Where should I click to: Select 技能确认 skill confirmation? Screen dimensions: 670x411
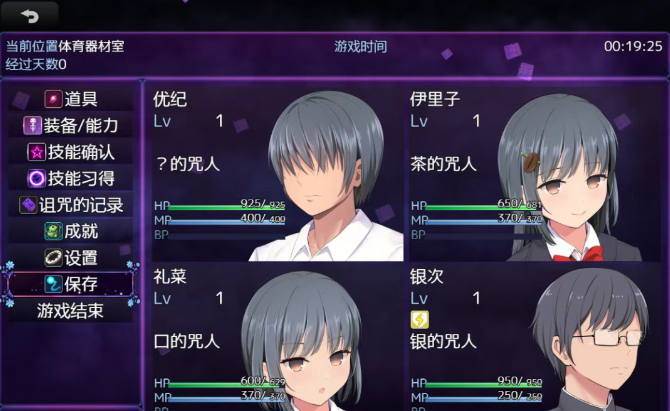71,152
